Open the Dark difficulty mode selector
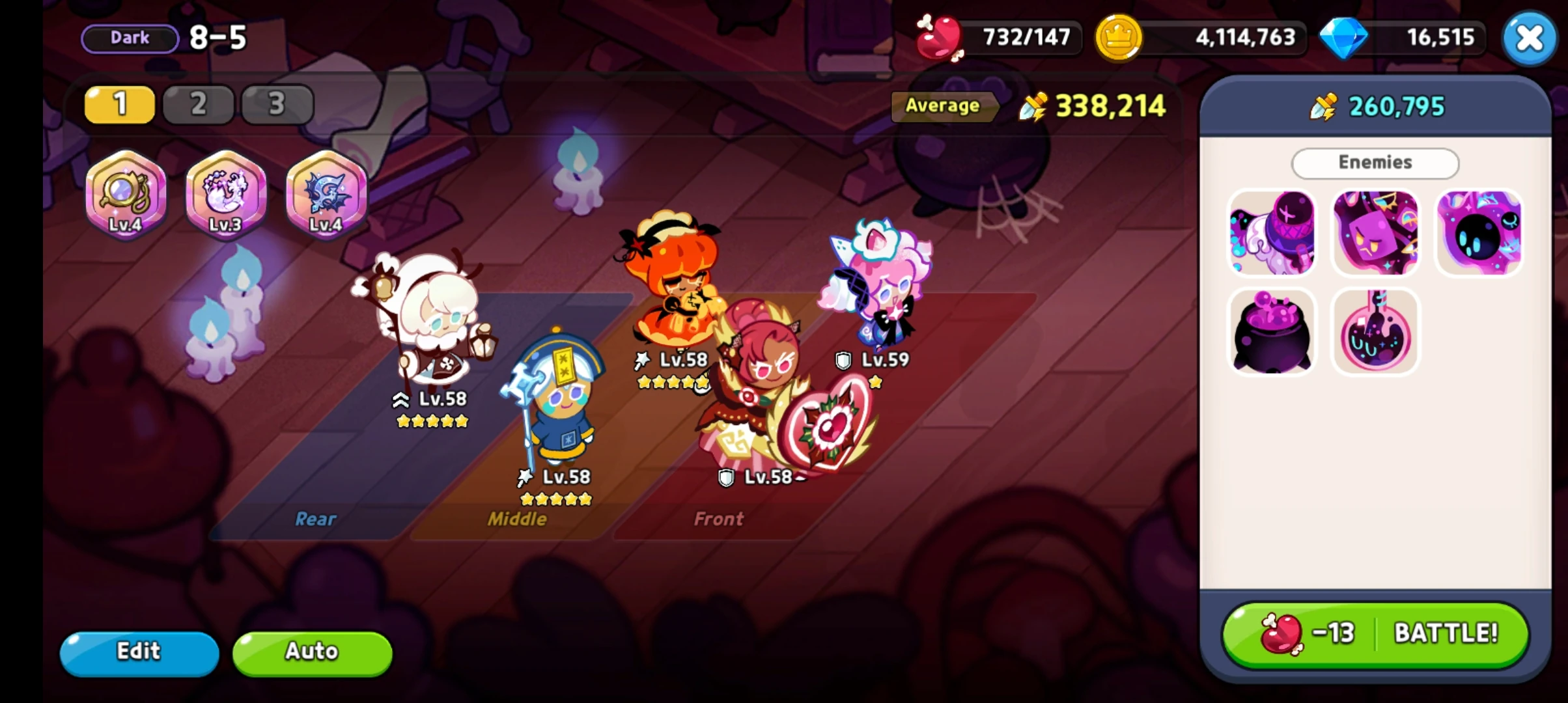 [129, 38]
